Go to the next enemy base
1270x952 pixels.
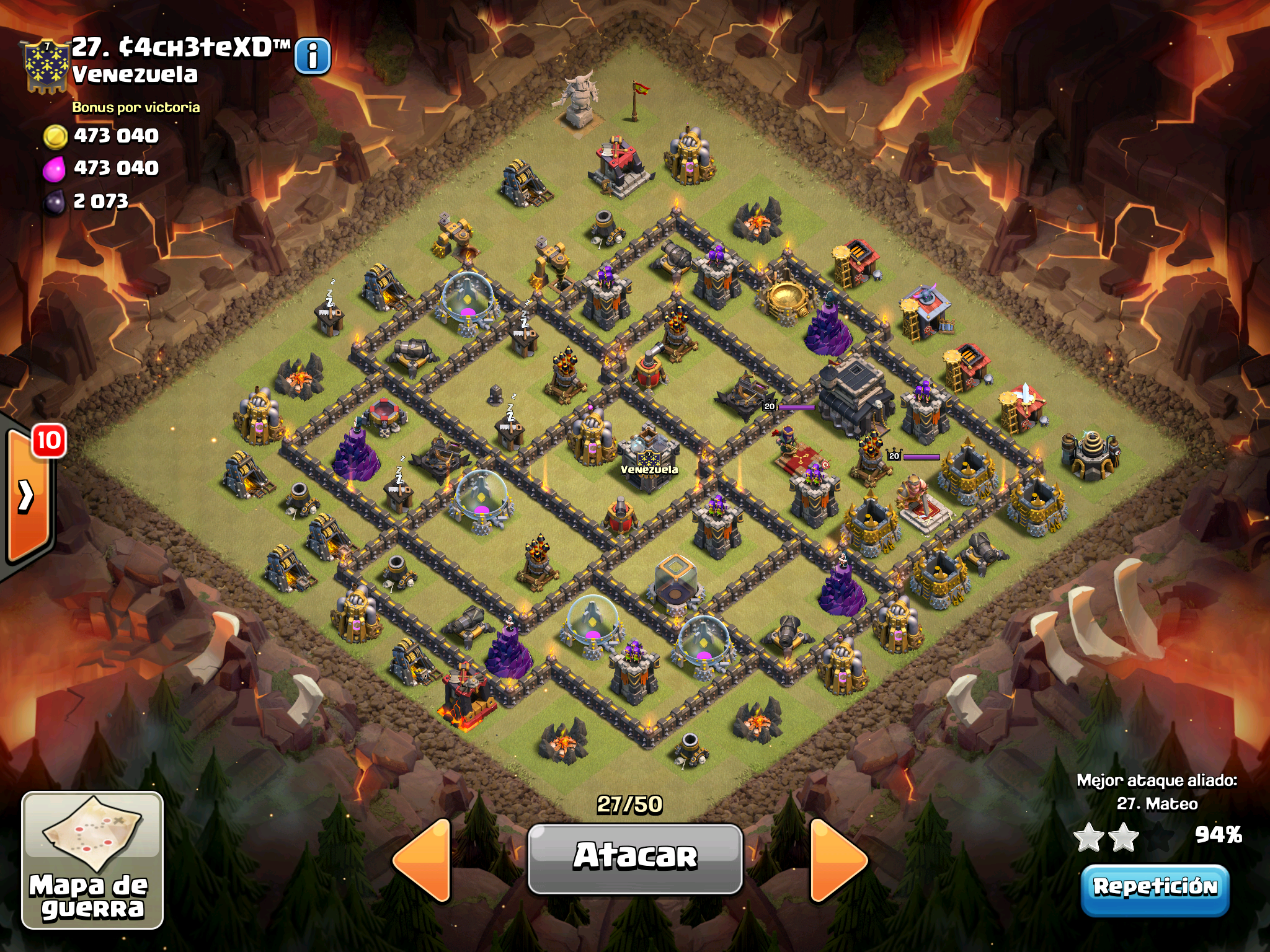point(837,860)
